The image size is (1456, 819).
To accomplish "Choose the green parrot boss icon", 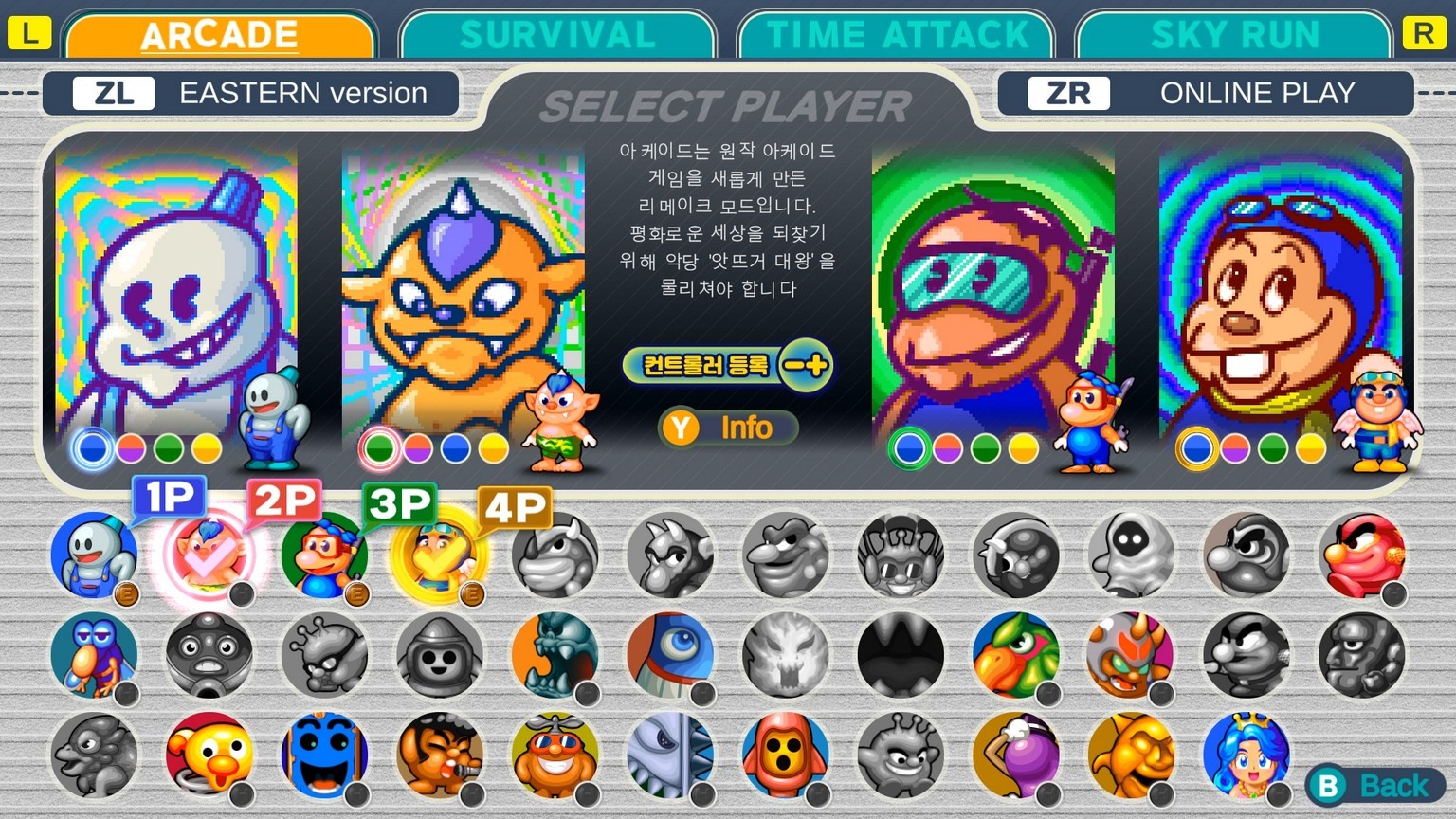I will tap(1014, 654).
